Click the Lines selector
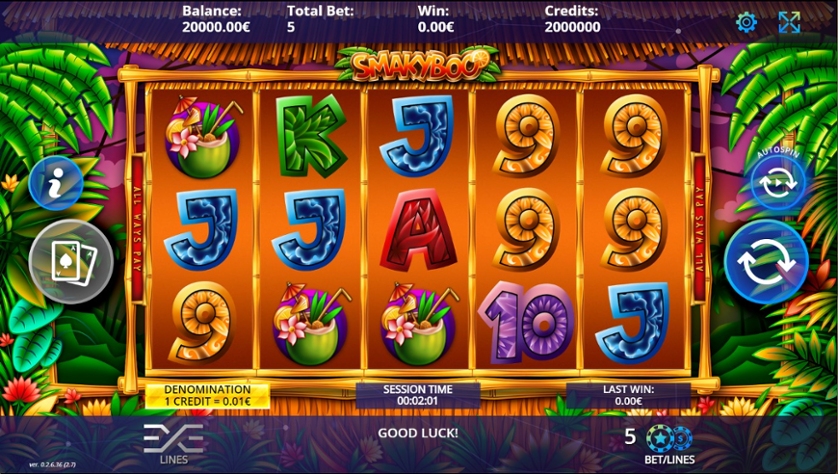Image resolution: width=838 pixels, height=474 pixels. (173, 440)
